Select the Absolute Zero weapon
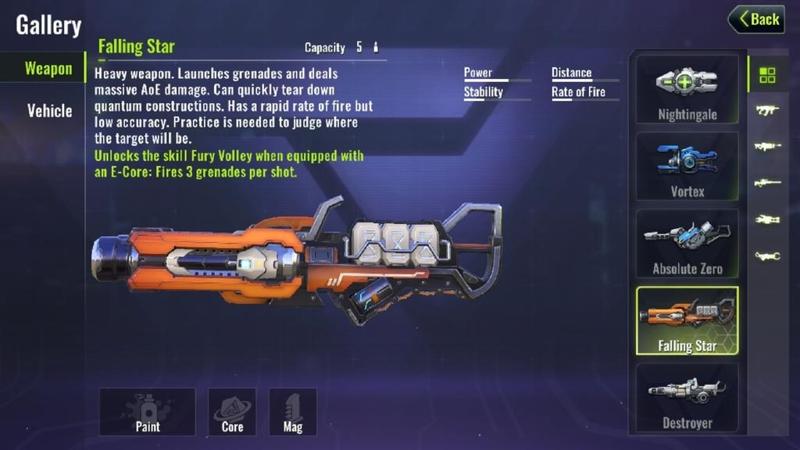The width and height of the screenshot is (800, 450). point(687,243)
